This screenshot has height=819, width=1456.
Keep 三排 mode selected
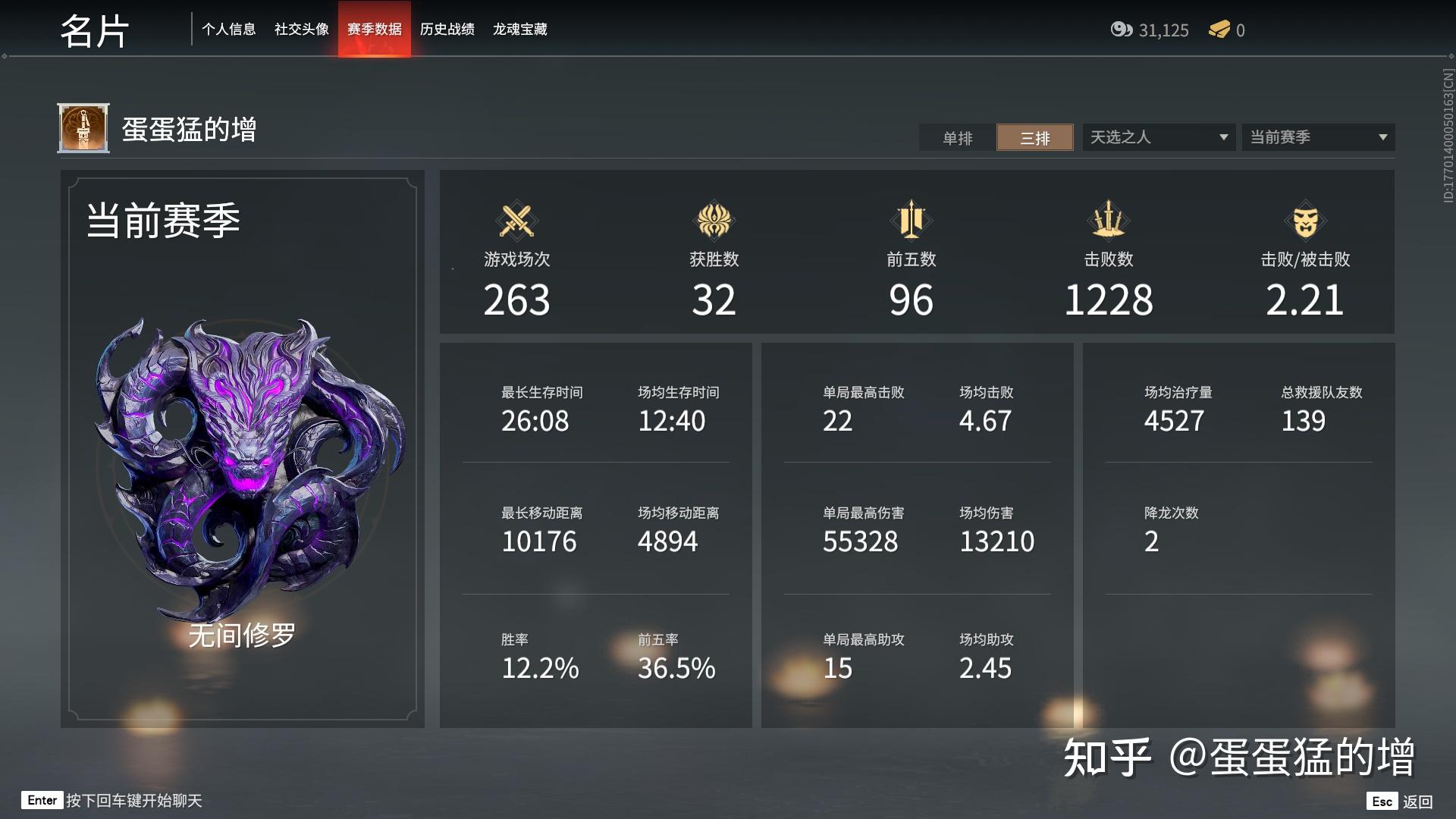[x=1035, y=137]
